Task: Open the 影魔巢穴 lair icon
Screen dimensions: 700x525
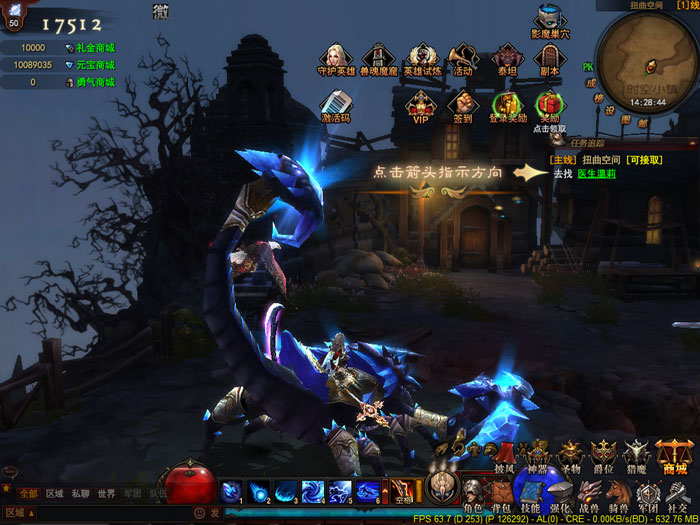Action: point(549,19)
